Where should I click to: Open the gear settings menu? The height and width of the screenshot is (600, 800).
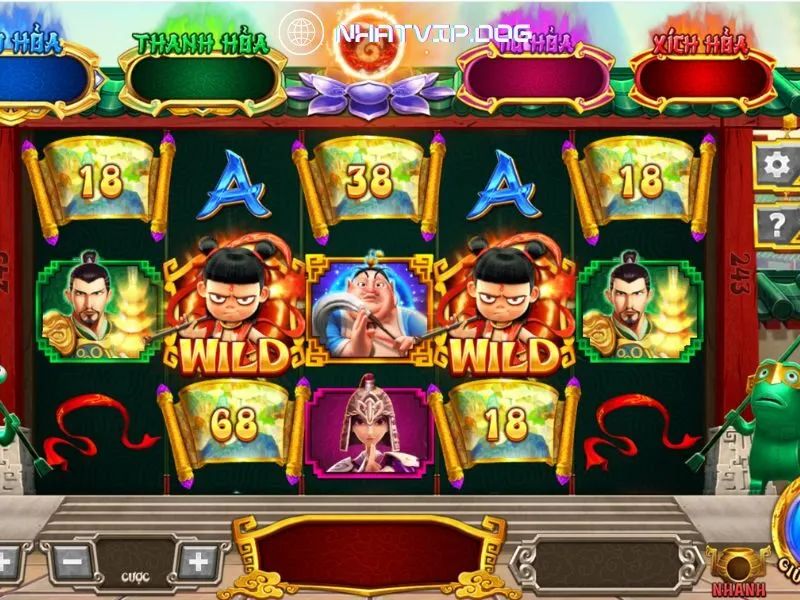tap(778, 165)
